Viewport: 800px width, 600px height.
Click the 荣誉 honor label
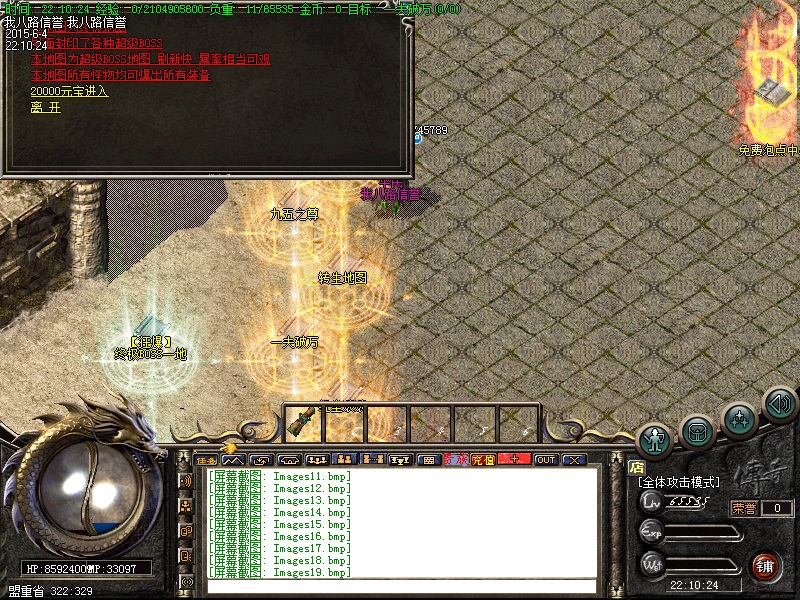click(x=744, y=508)
